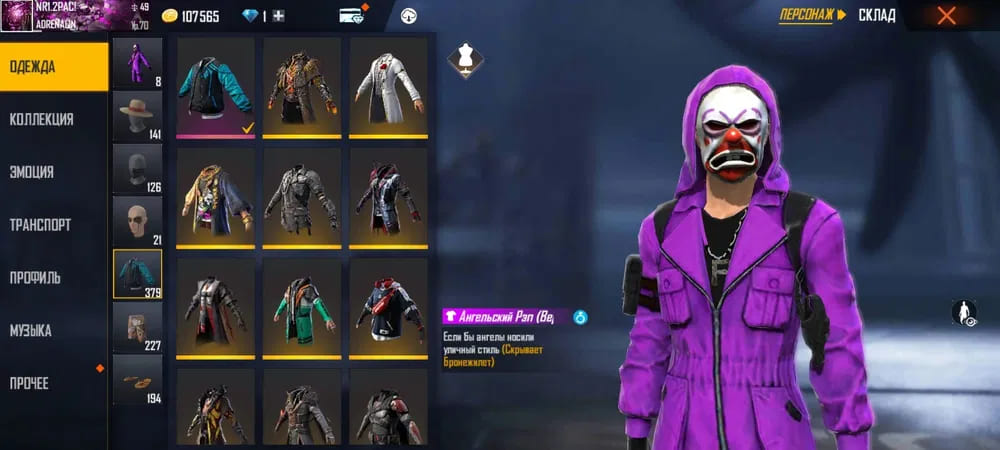Select the pants bottoms category
Viewport: 1000px width, 450px height.
[x=137, y=327]
